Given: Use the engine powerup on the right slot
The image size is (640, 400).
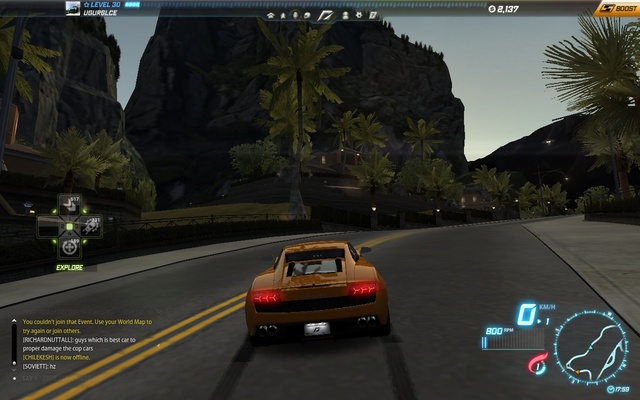Looking at the screenshot, I should 91,225.
